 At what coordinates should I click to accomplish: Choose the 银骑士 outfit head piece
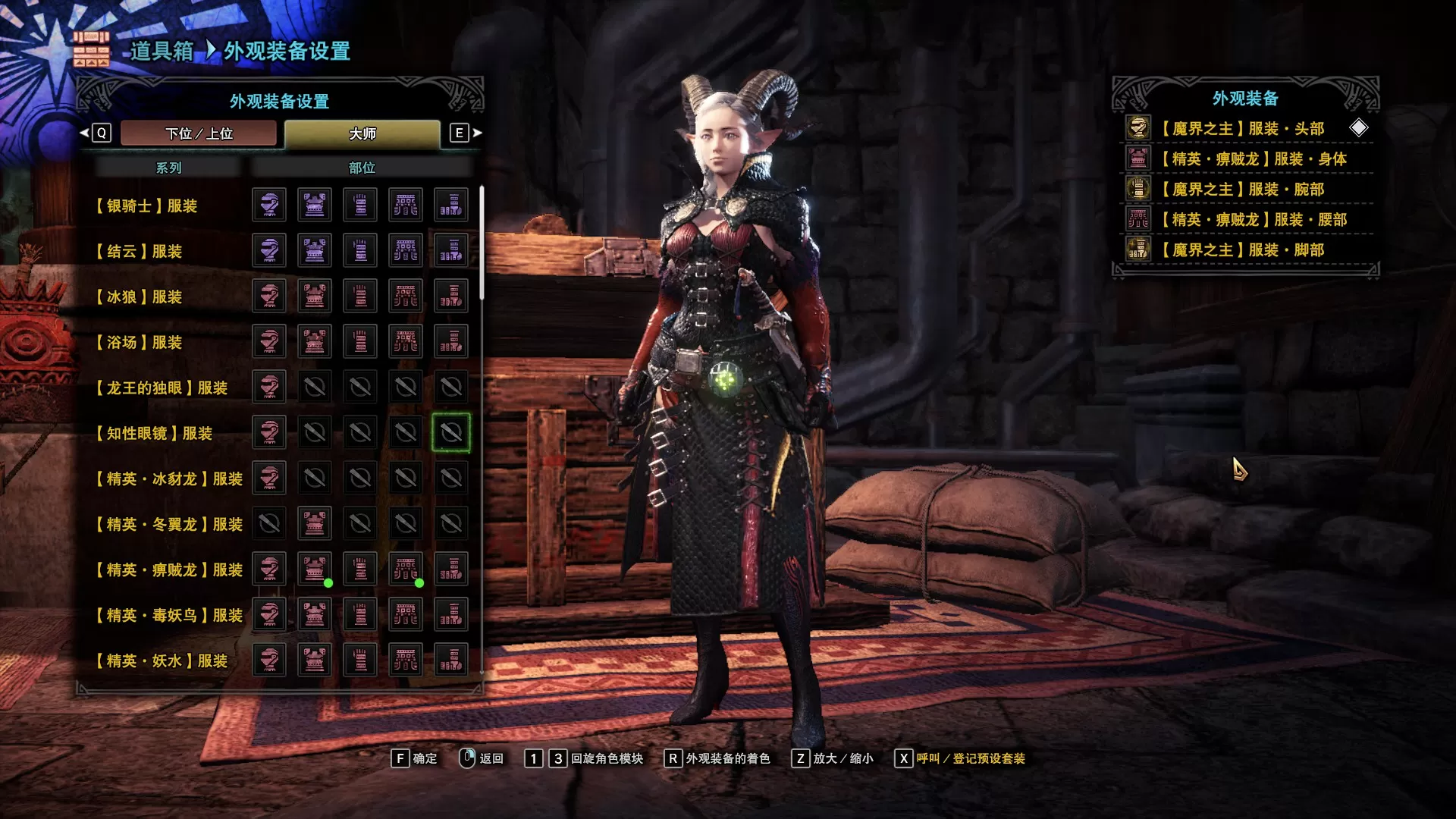click(269, 205)
